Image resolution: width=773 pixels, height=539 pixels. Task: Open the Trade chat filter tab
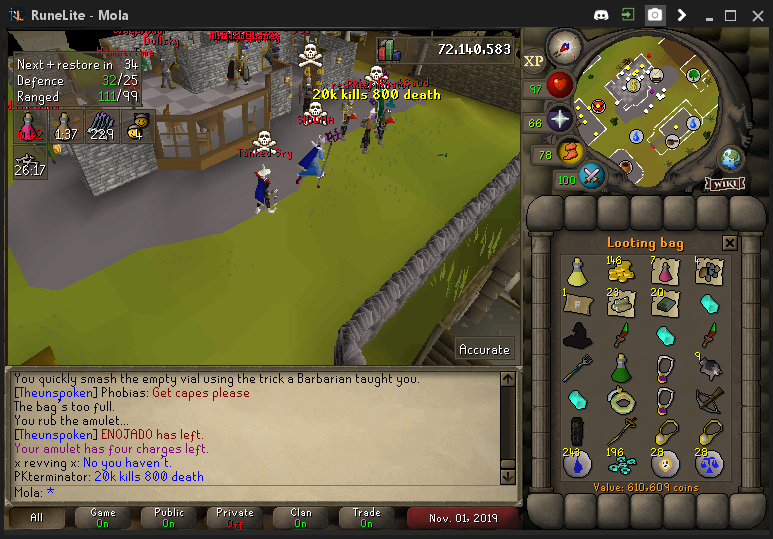pyautogui.click(x=367, y=517)
